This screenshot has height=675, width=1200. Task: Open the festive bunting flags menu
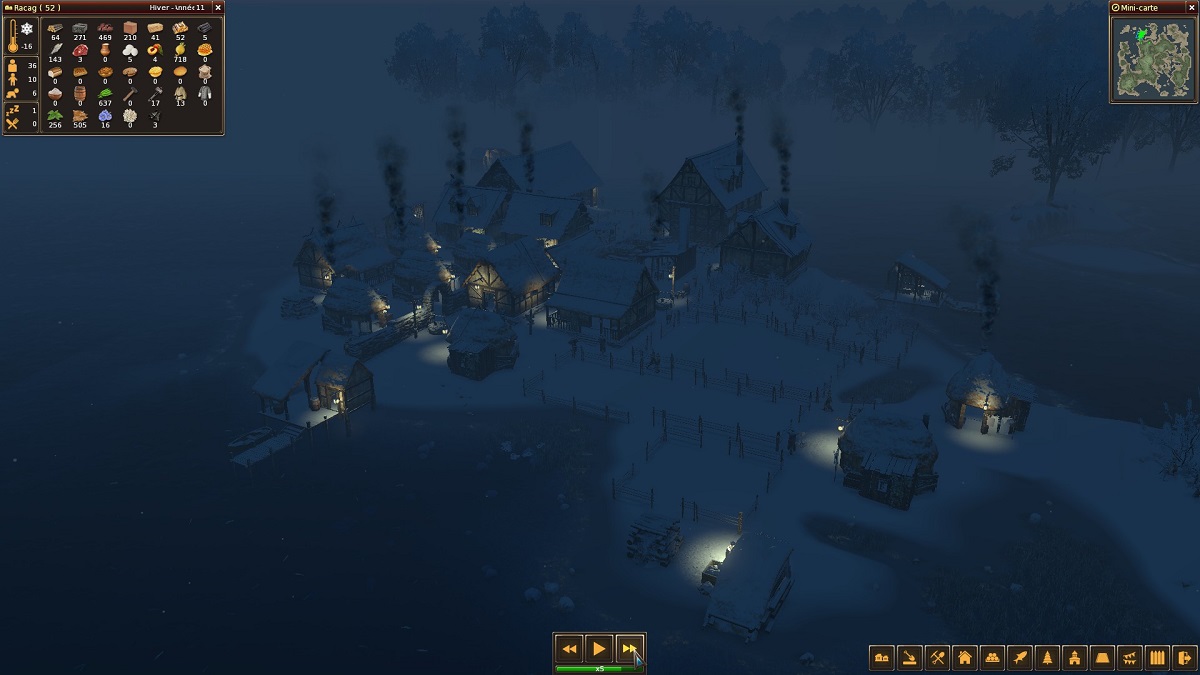(1131, 658)
